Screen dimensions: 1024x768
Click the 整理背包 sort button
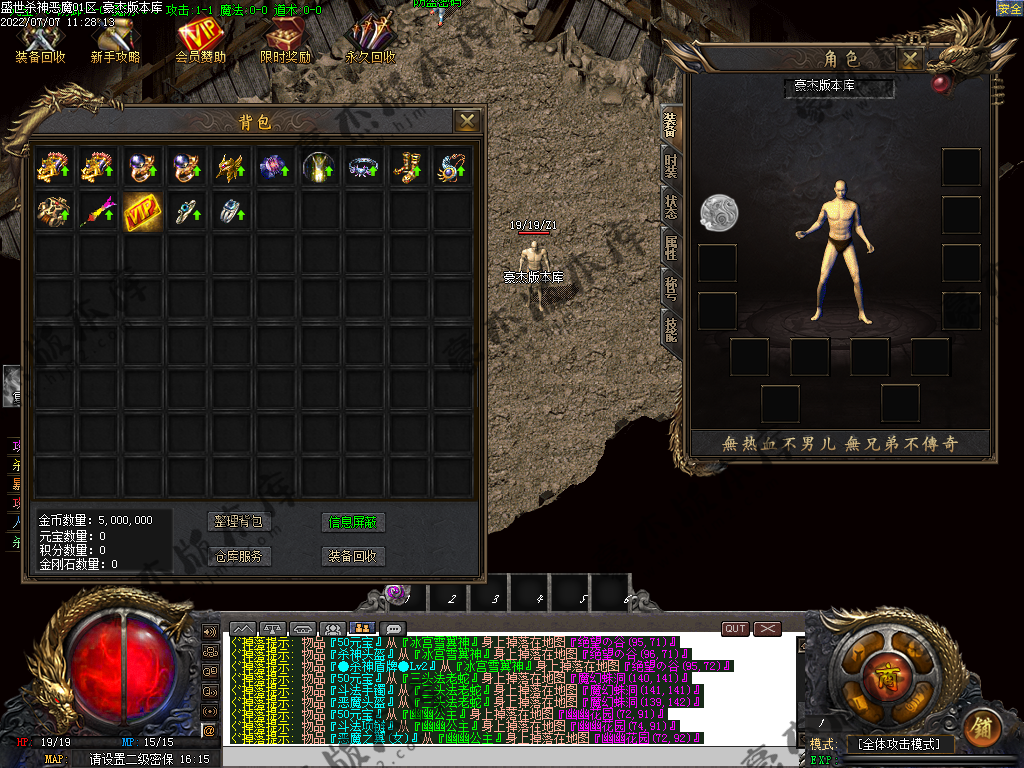[240, 522]
